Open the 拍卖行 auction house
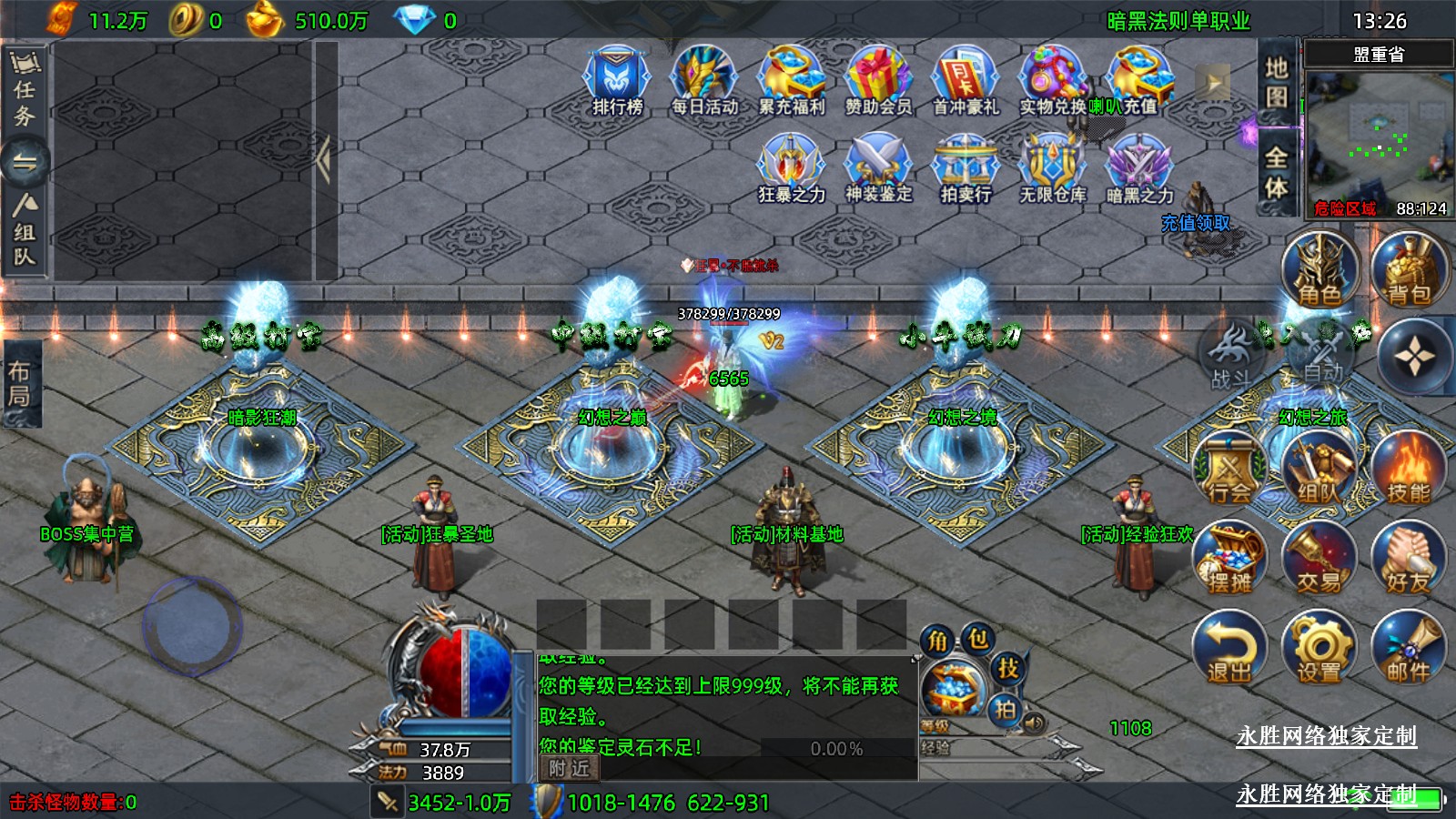The height and width of the screenshot is (819, 1456). point(966,167)
